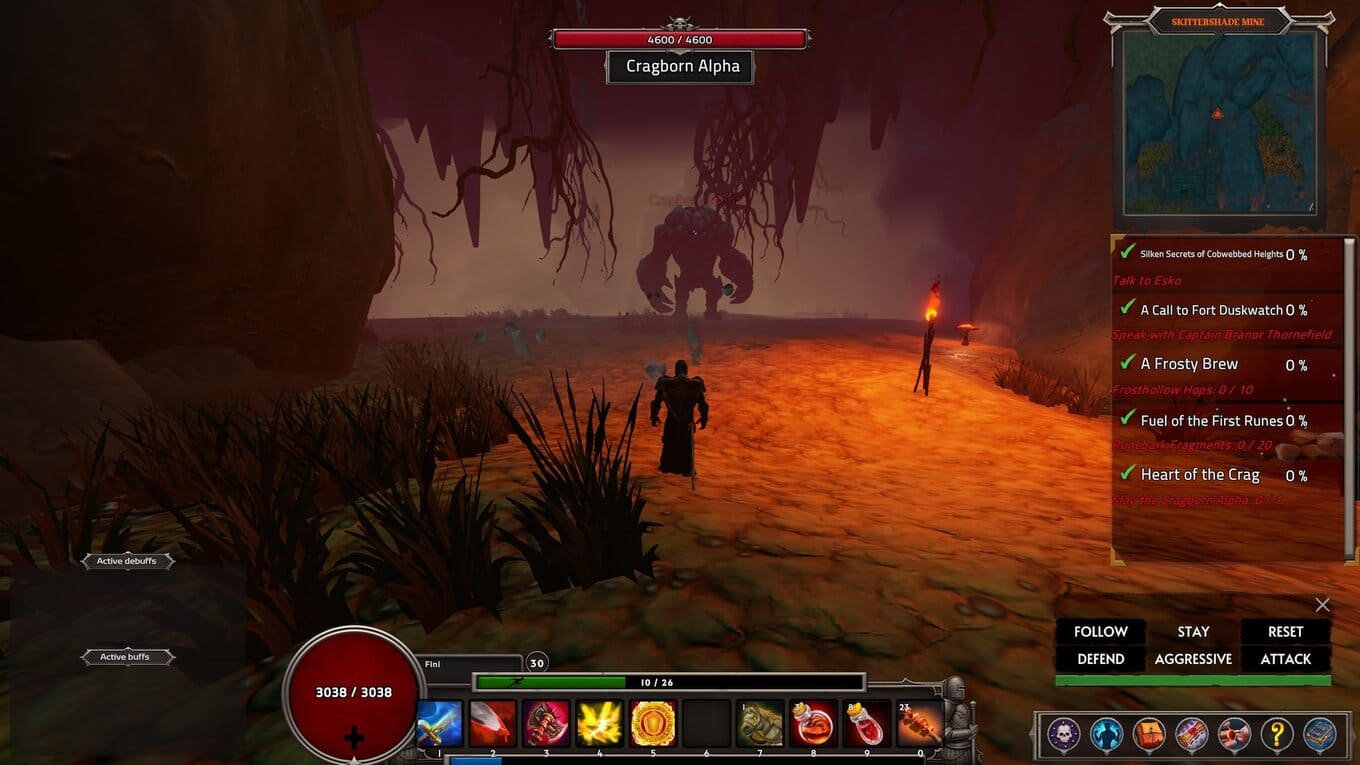Open the Skittershade Mine minimap
Viewport: 1360px width, 765px height.
(x=1218, y=122)
